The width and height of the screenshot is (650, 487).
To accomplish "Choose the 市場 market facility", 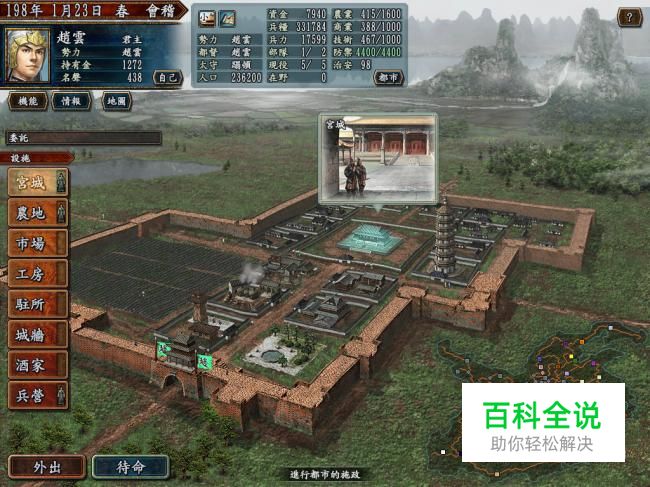I will coord(36,243).
